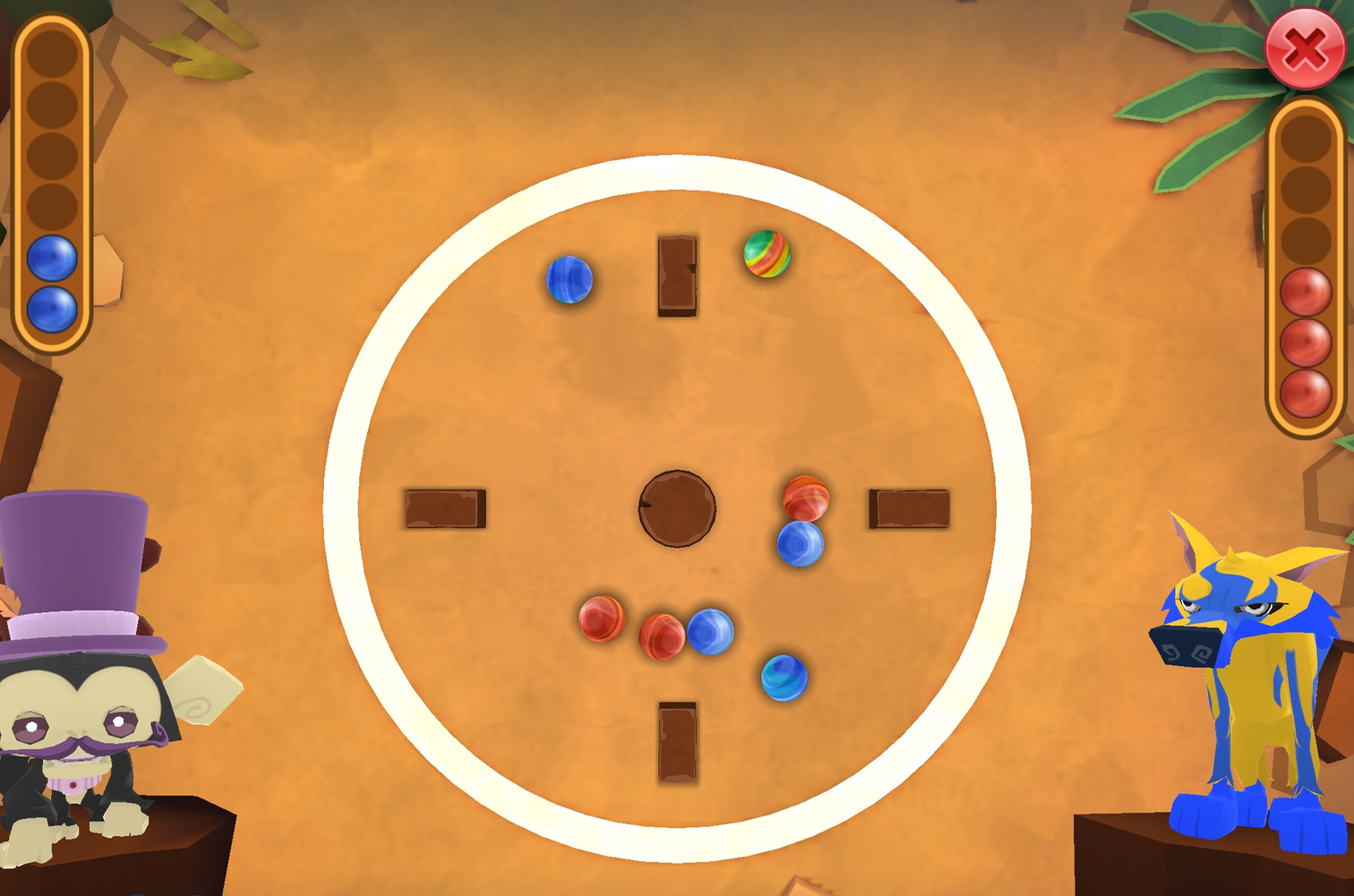This screenshot has width=1354, height=896.
Task: Select the right wooden block obstacle
Action: click(x=908, y=507)
